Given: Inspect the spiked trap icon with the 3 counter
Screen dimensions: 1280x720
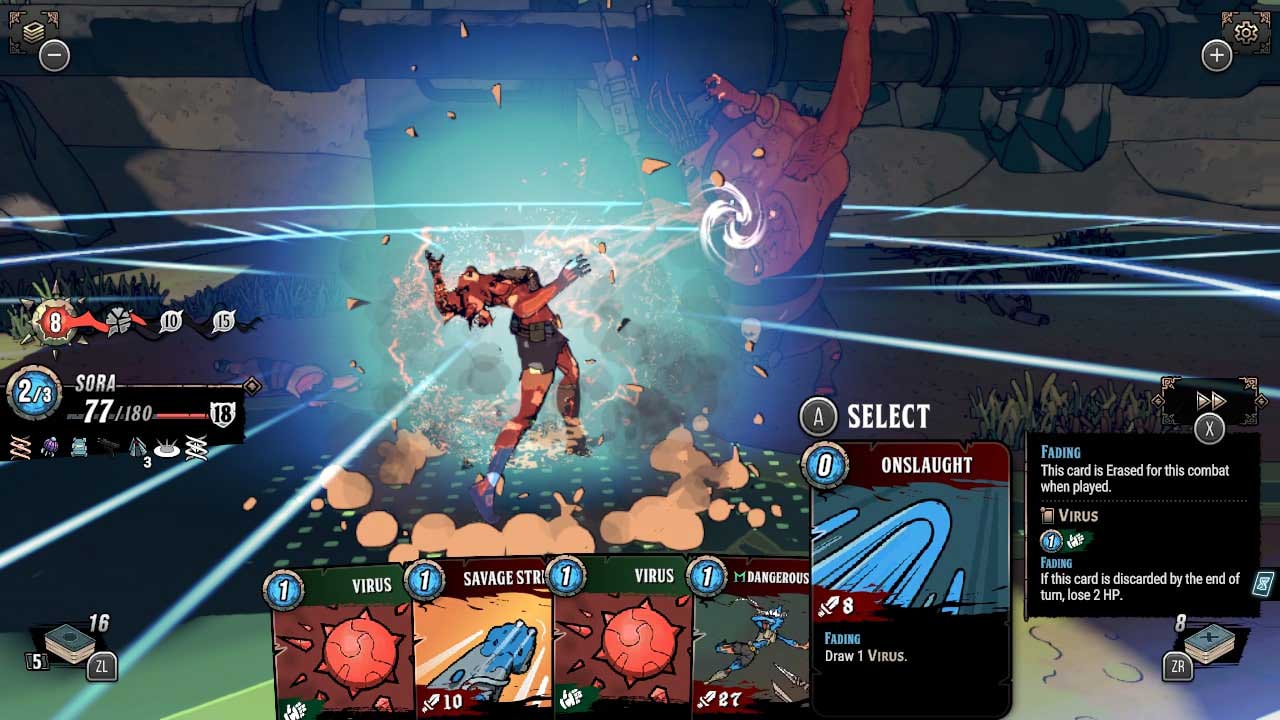Looking at the screenshot, I should 137,446.
